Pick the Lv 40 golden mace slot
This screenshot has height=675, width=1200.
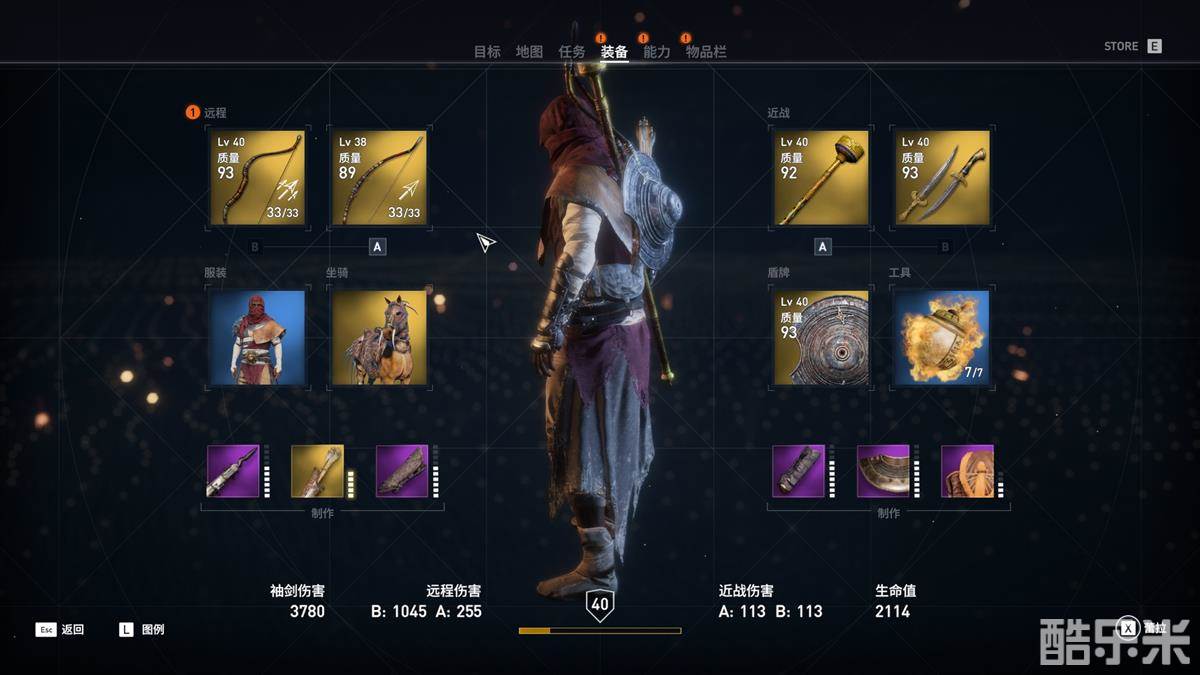pyautogui.click(x=821, y=178)
